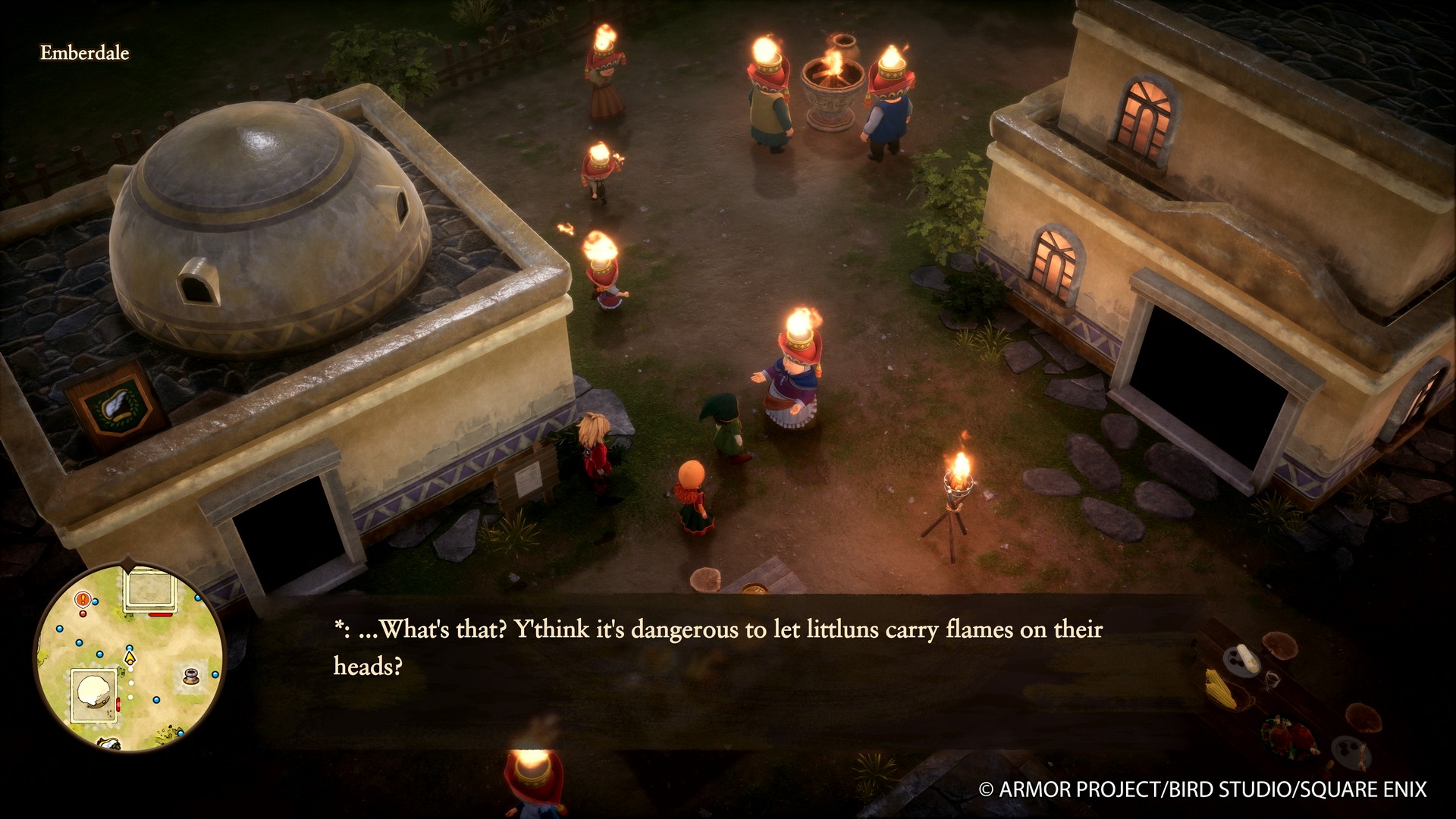Click the exclamation quest marker on the minimap
This screenshot has width=1456, height=819.
82,599
